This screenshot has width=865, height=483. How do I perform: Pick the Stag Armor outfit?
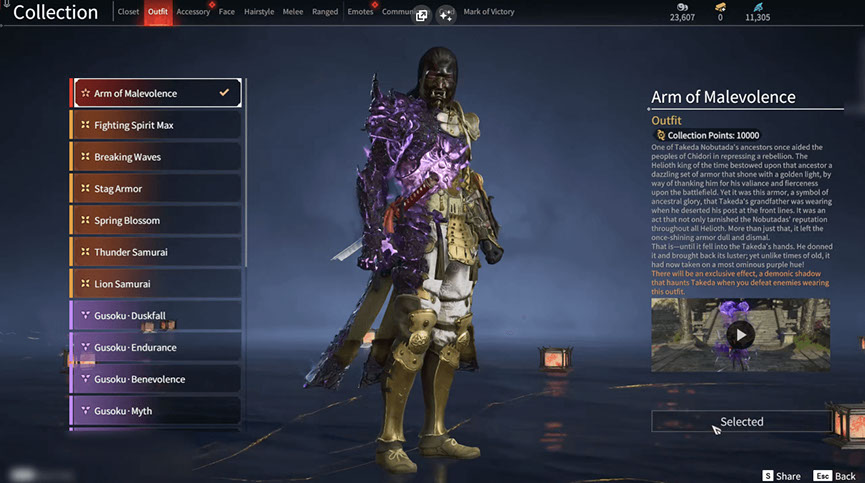coord(156,188)
